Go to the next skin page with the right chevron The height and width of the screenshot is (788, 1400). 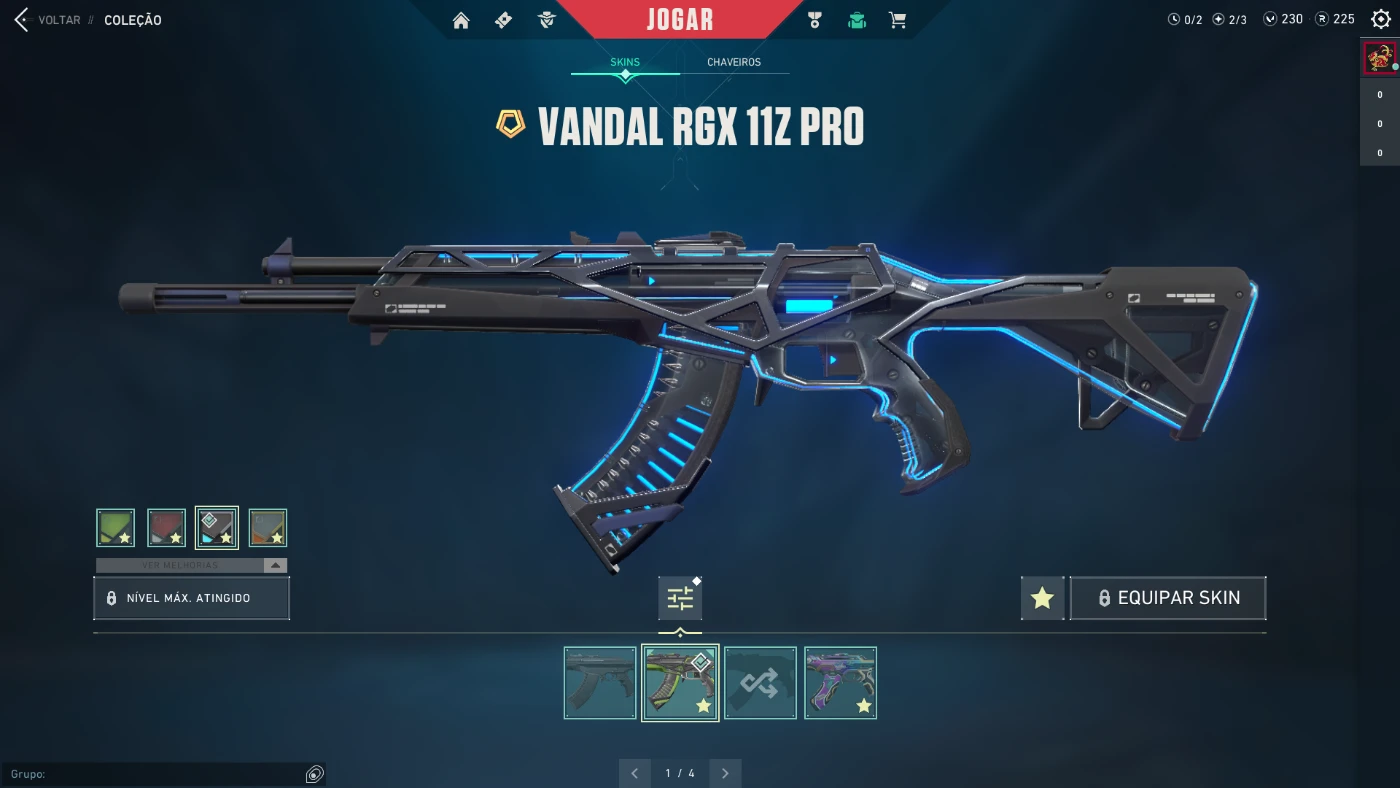click(x=725, y=772)
